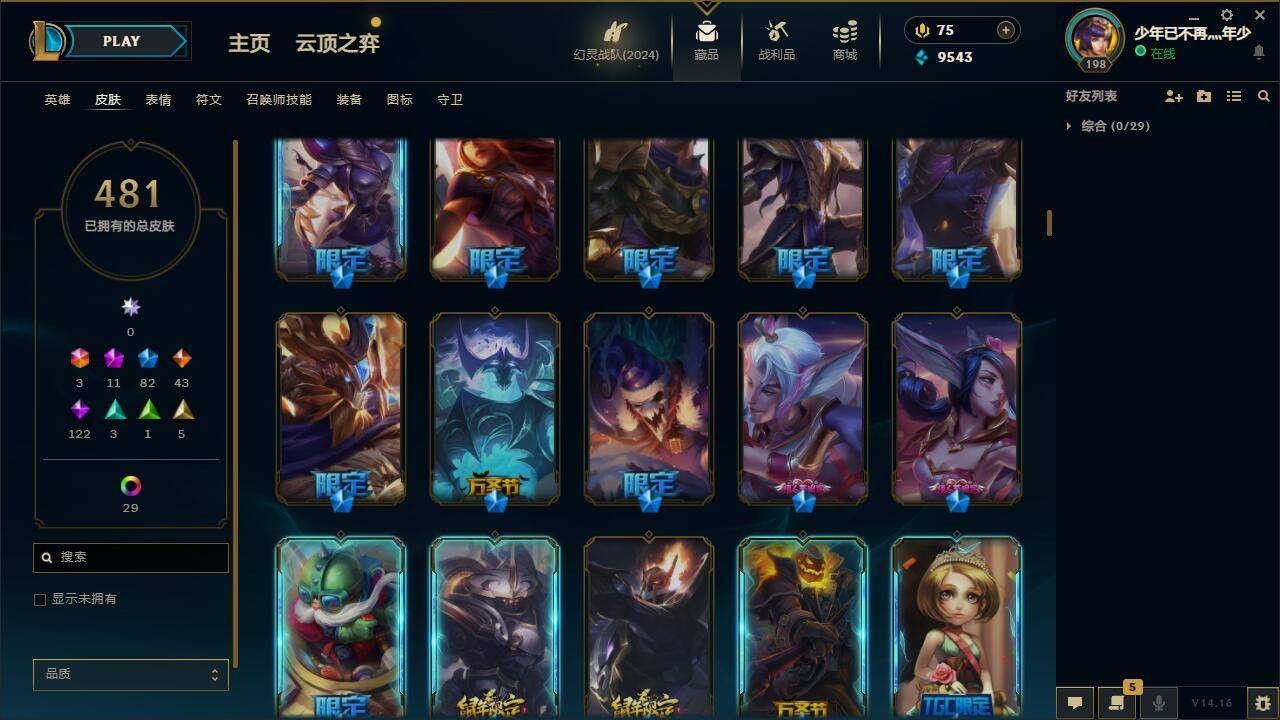Open the bug report icon at bottom right
The width and height of the screenshot is (1280, 720).
[x=1261, y=703]
